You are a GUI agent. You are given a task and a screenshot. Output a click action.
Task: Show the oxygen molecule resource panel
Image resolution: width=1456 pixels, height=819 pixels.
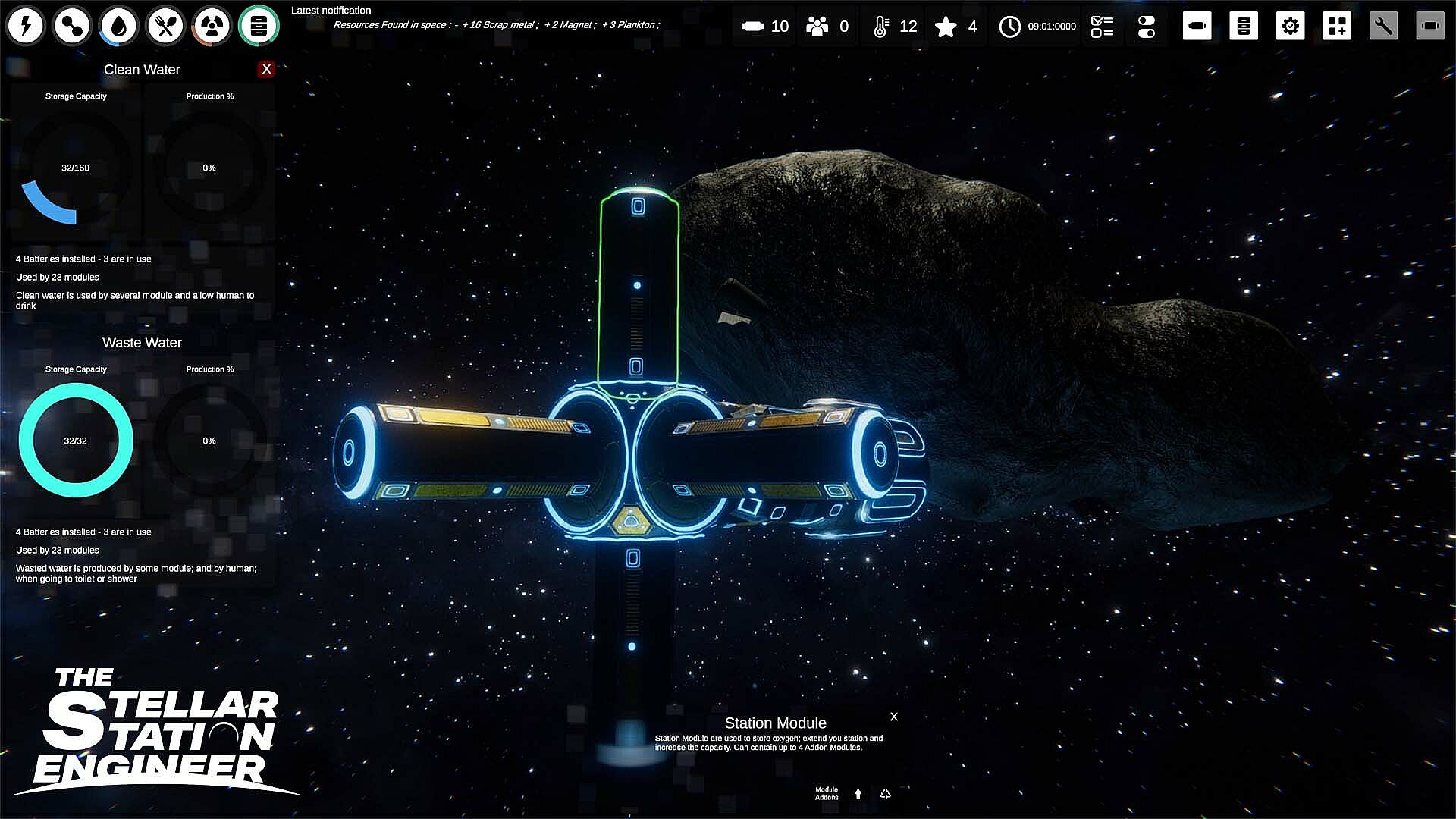point(72,26)
